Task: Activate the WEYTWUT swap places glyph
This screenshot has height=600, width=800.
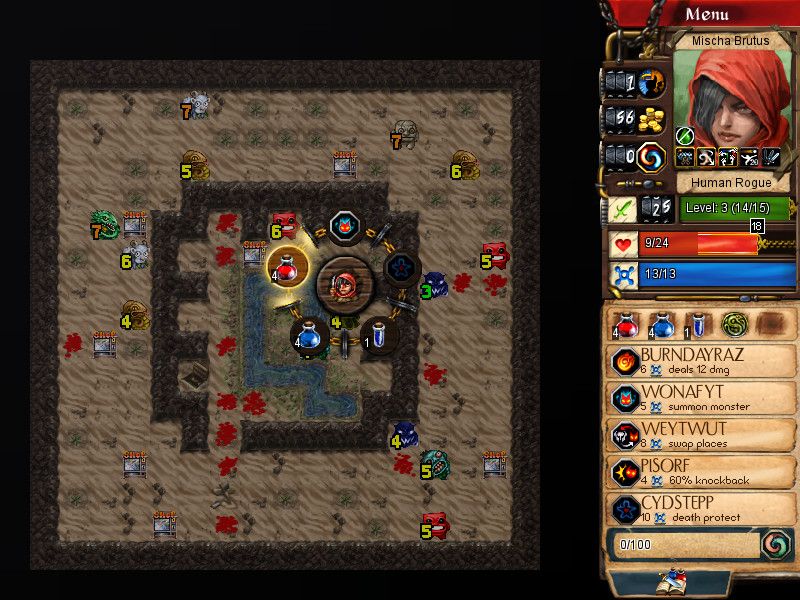Action: click(703, 435)
